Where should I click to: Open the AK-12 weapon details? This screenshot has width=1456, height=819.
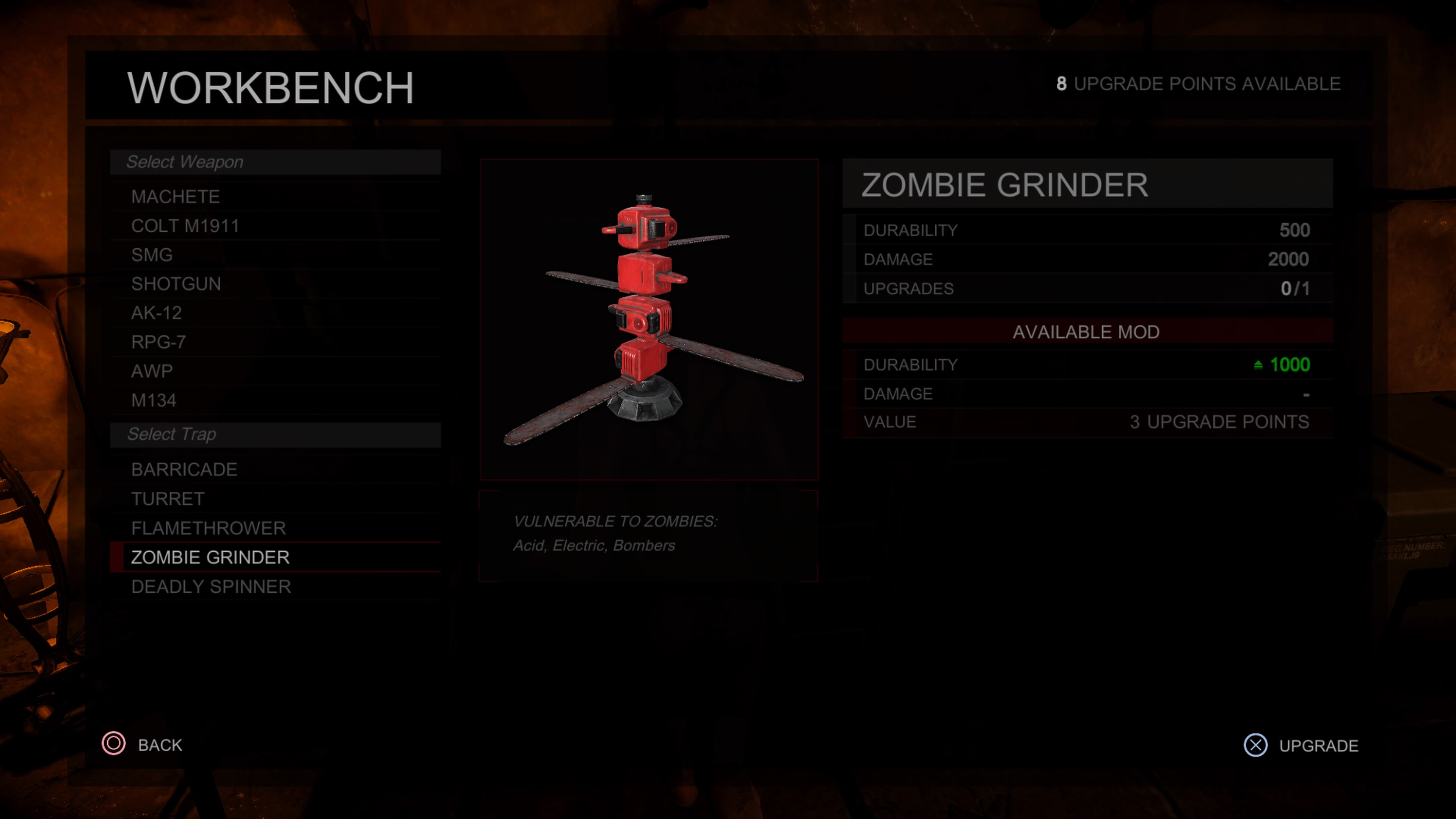(157, 313)
